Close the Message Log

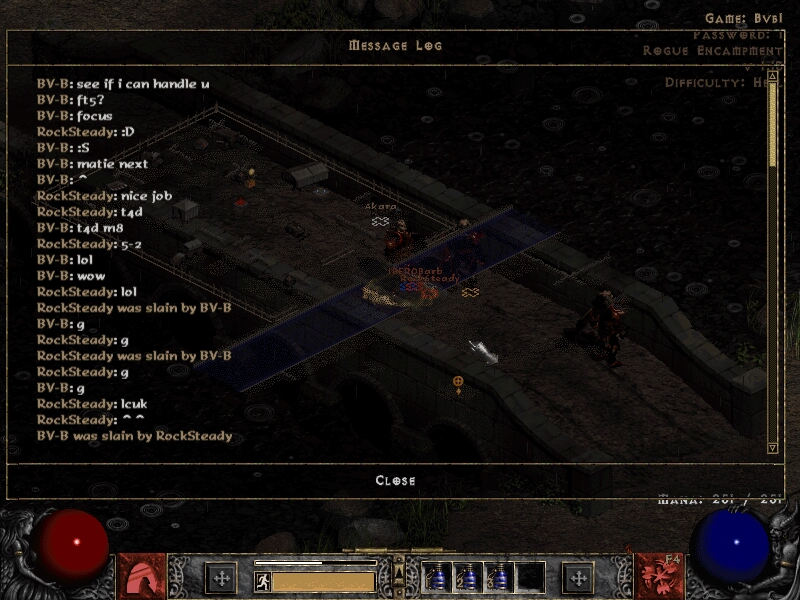[x=395, y=481]
